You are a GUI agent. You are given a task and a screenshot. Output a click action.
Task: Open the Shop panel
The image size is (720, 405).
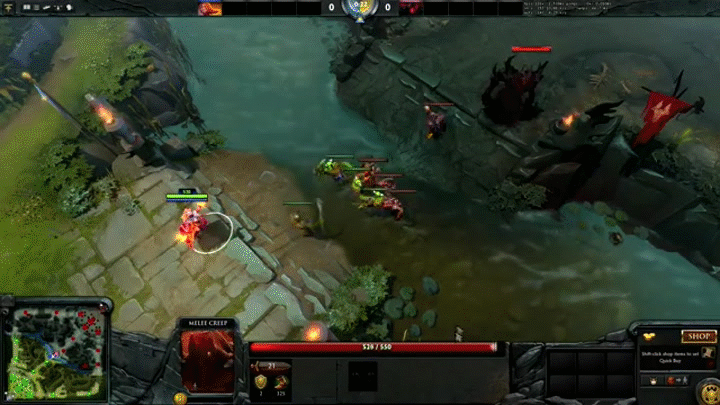pos(697,337)
